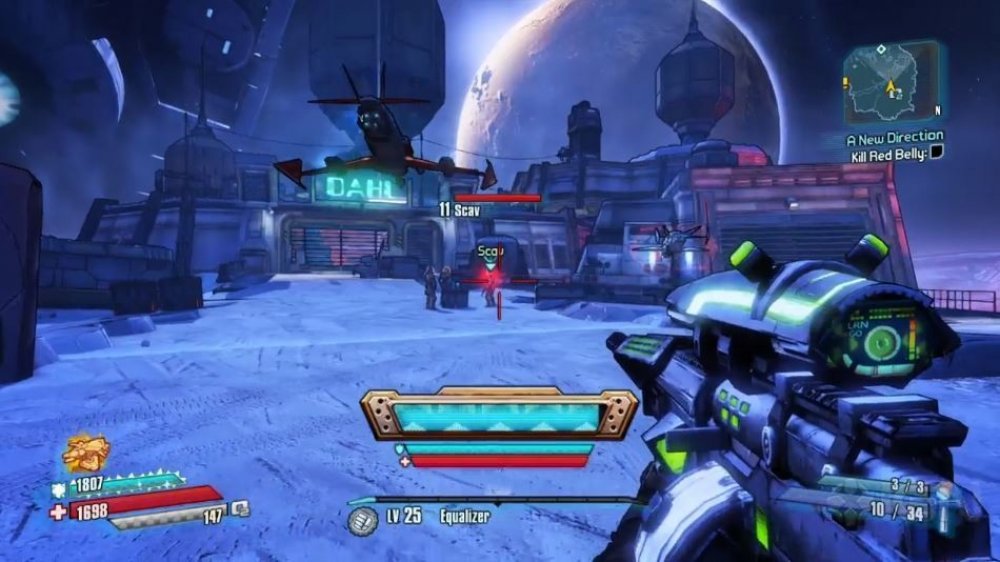Activate the orange action skill icon
1000x562 pixels.
point(85,454)
